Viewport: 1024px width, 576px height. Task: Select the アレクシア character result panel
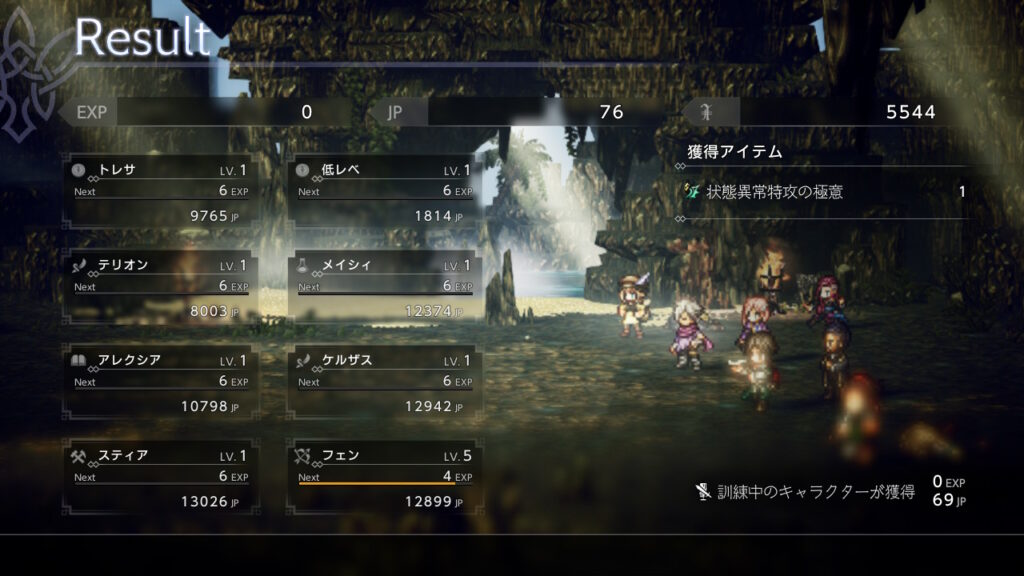pos(160,383)
